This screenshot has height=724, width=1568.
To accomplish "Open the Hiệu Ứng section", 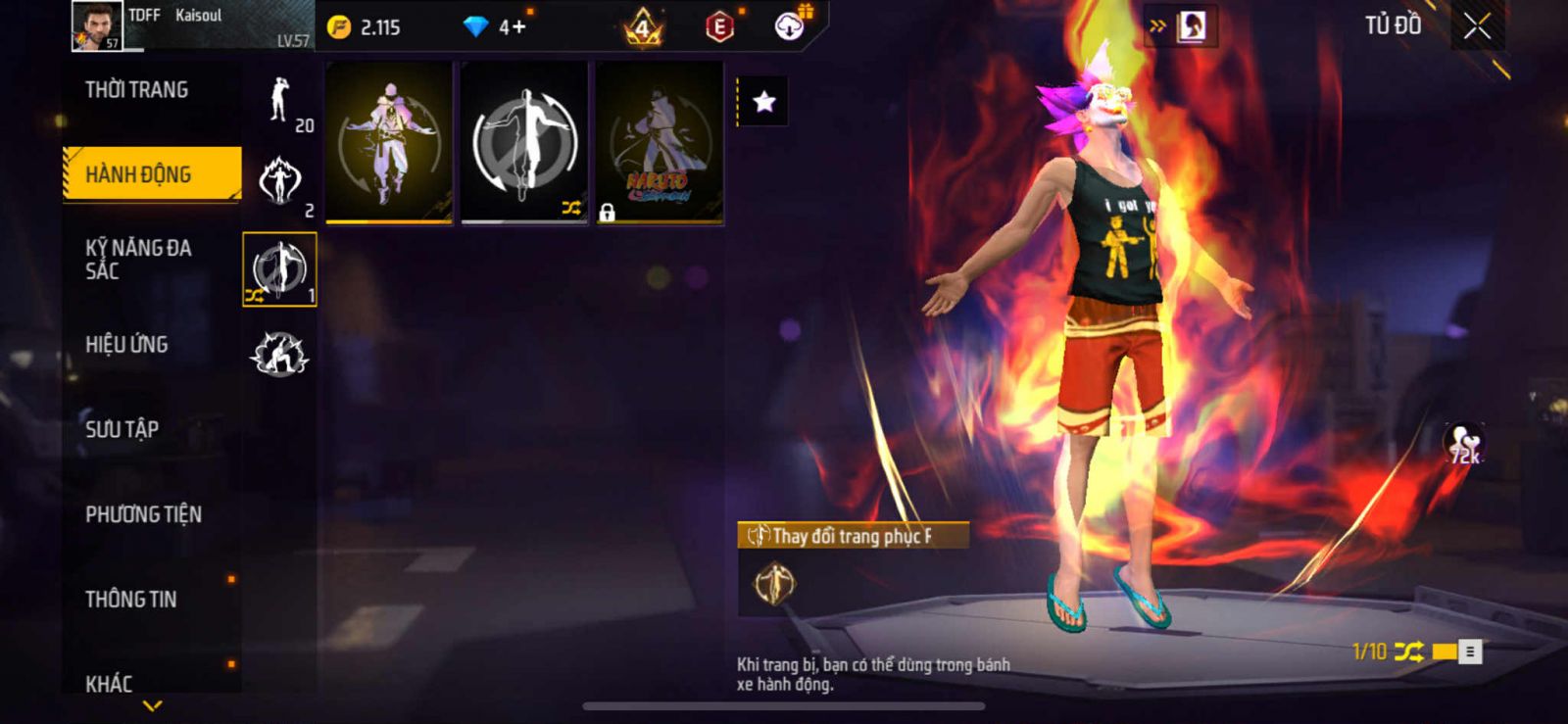I will coord(126,345).
